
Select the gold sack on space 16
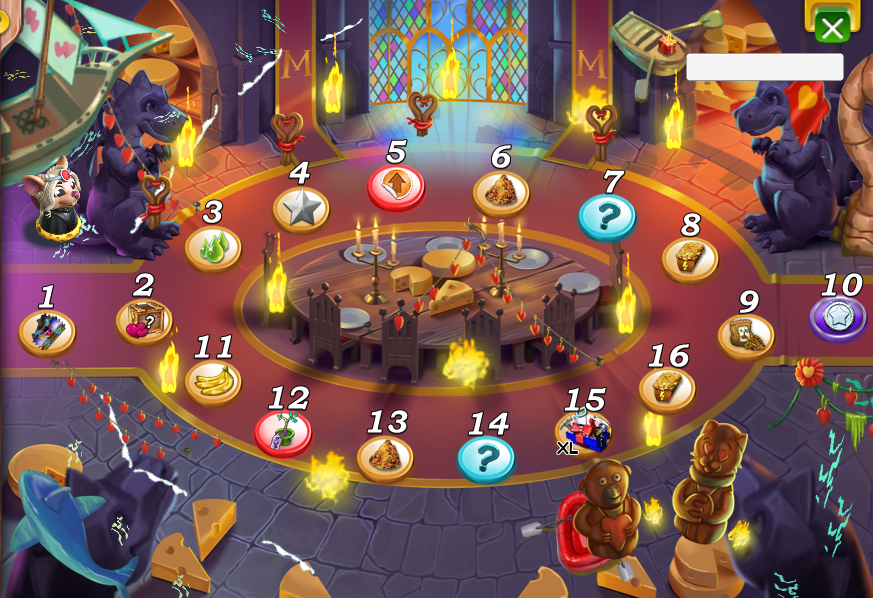pyautogui.click(x=667, y=388)
